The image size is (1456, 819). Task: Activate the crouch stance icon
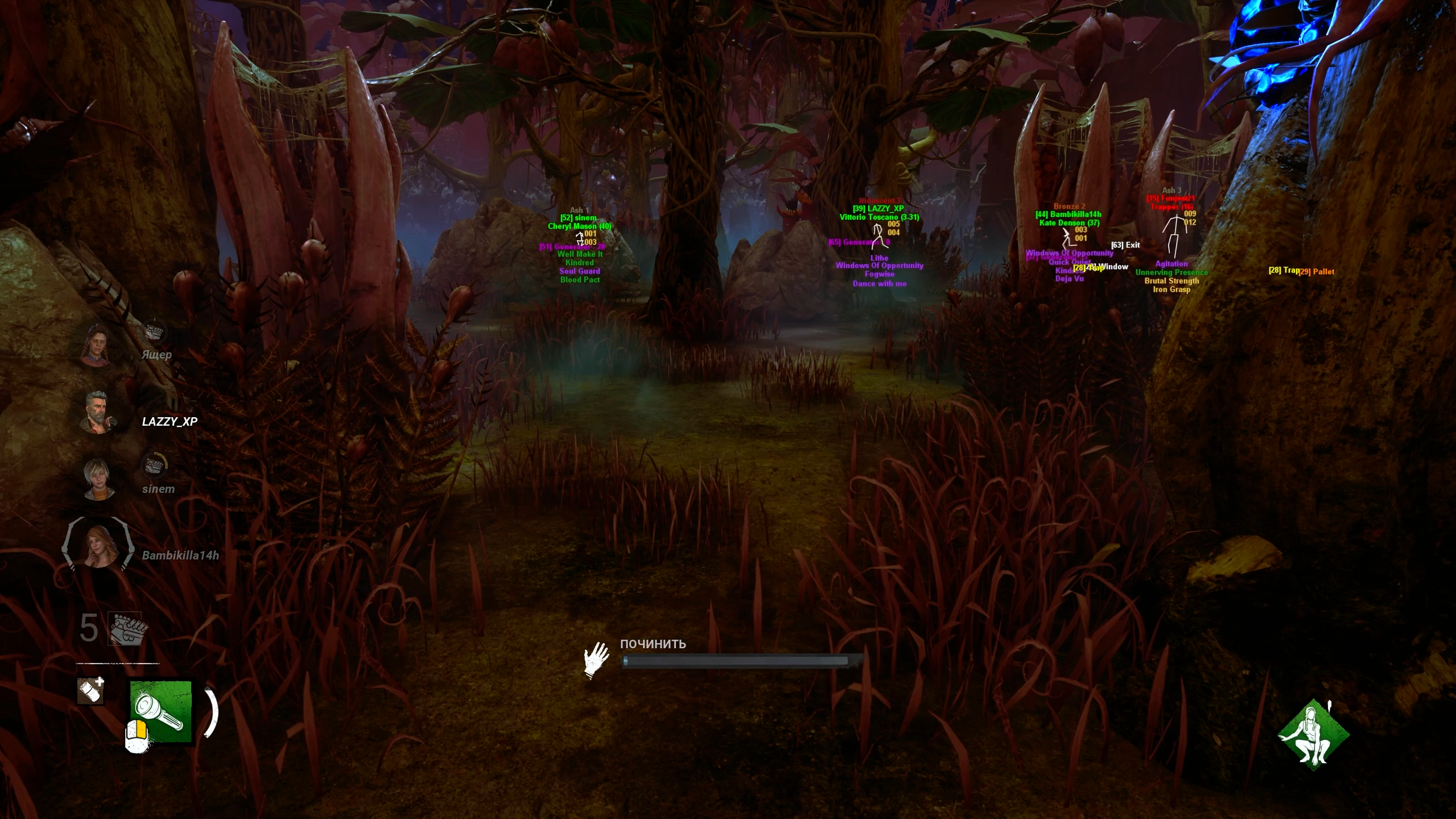coord(1313,735)
